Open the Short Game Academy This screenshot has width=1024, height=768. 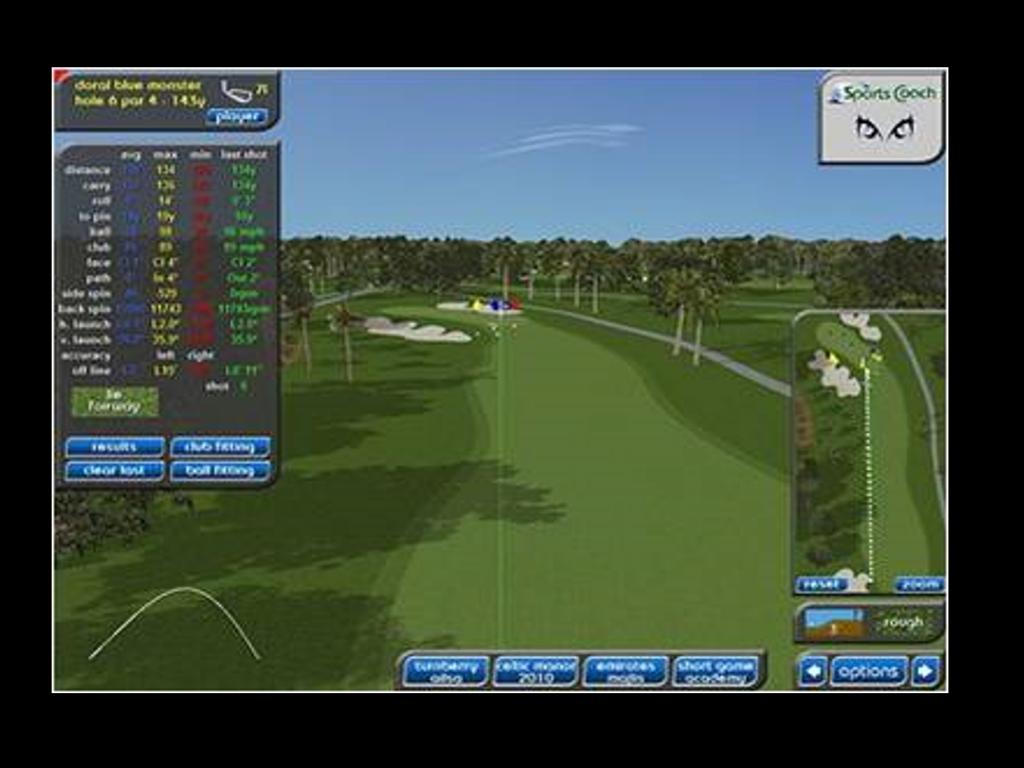tap(715, 671)
